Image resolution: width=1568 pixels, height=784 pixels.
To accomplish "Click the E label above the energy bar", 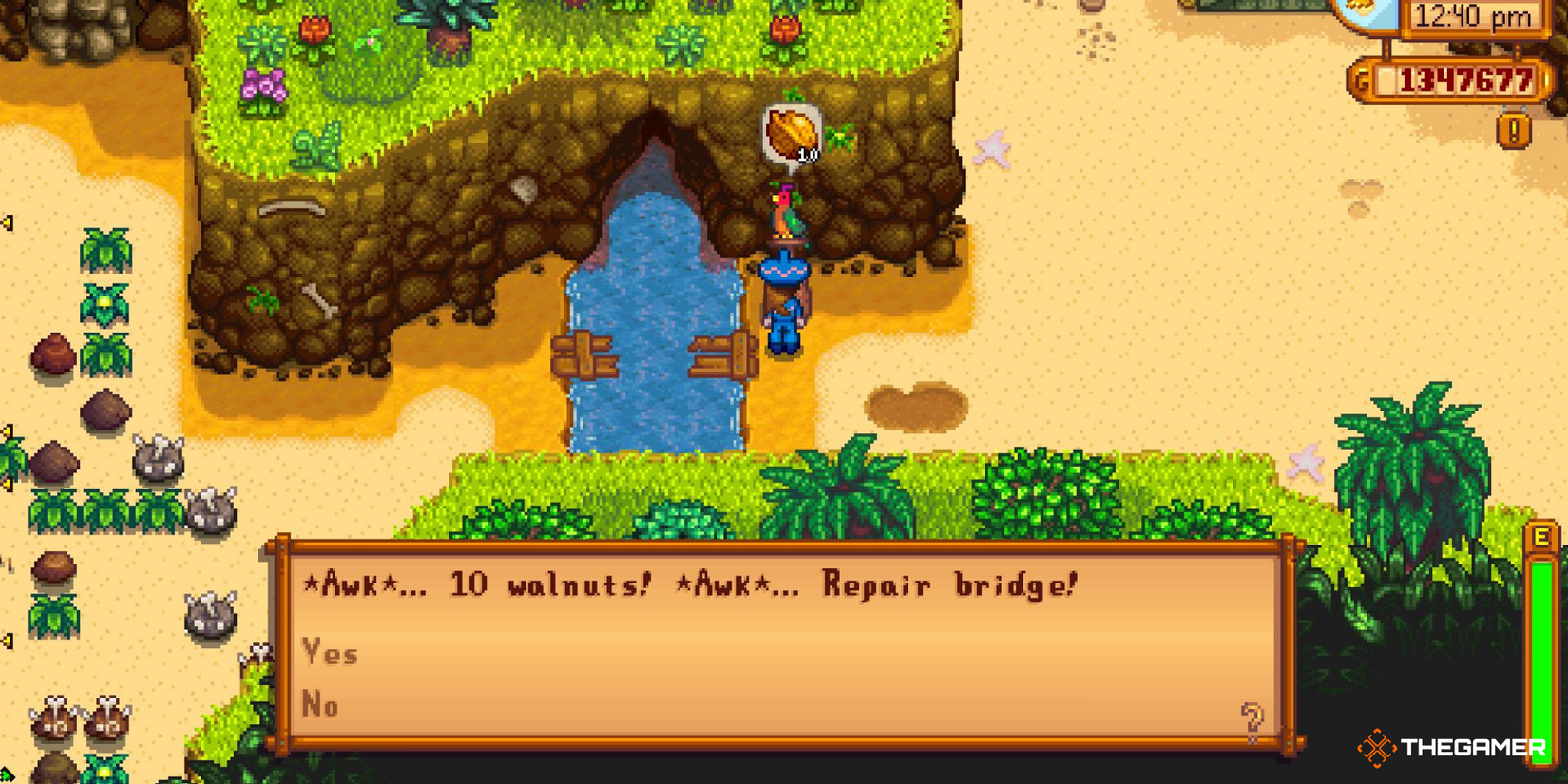I will pos(1538,537).
